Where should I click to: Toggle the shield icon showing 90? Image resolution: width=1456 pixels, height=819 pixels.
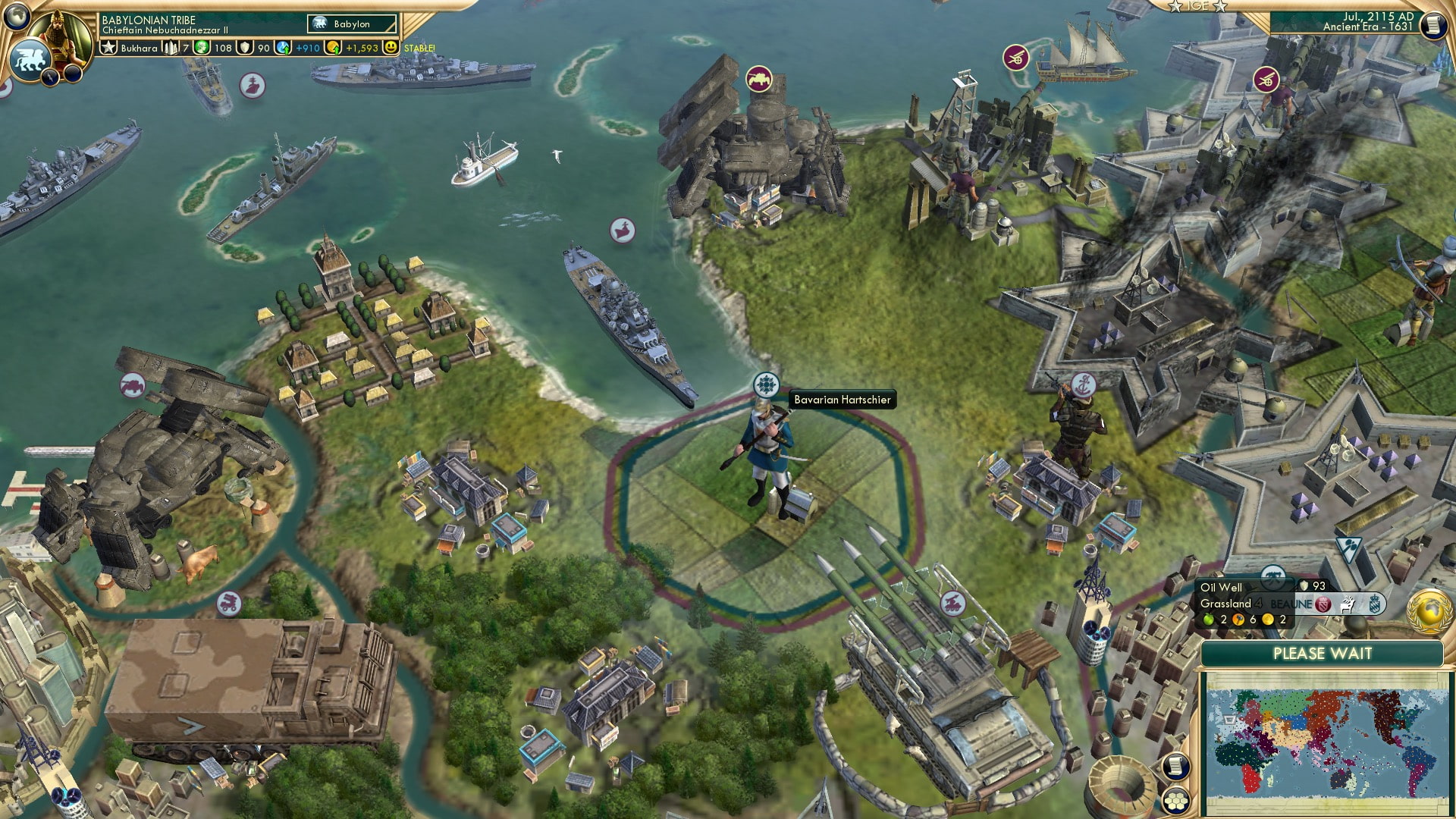[x=246, y=47]
